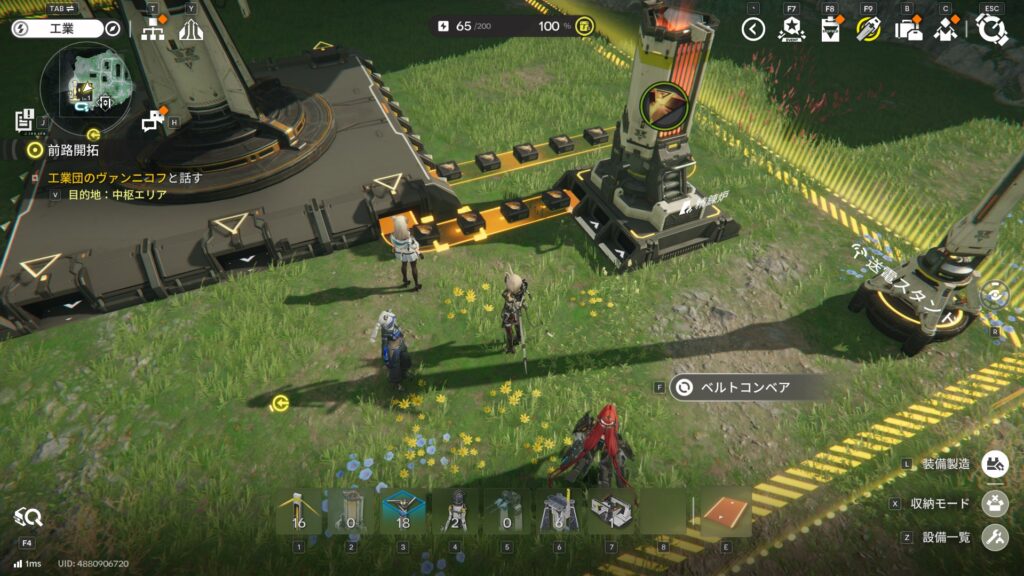The width and height of the screenshot is (1024, 576).
Task: Open the main system menu ring icon
Action: pos(991,29)
